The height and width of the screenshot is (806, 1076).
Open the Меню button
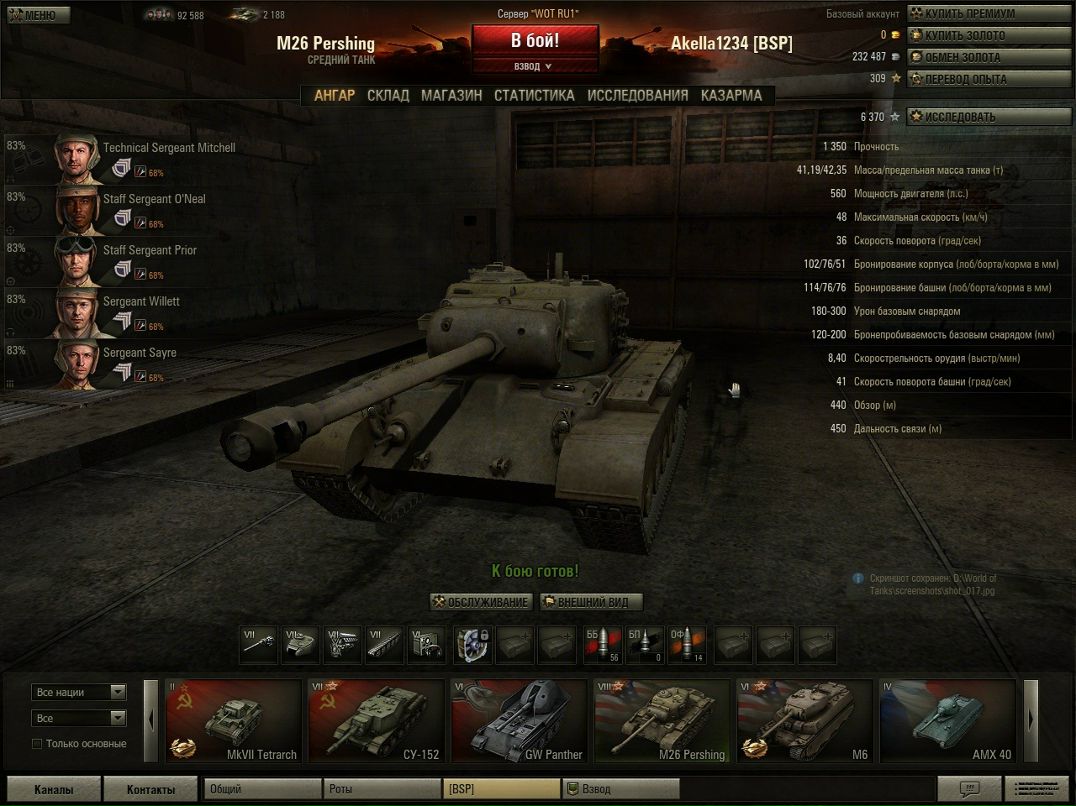tap(36, 15)
